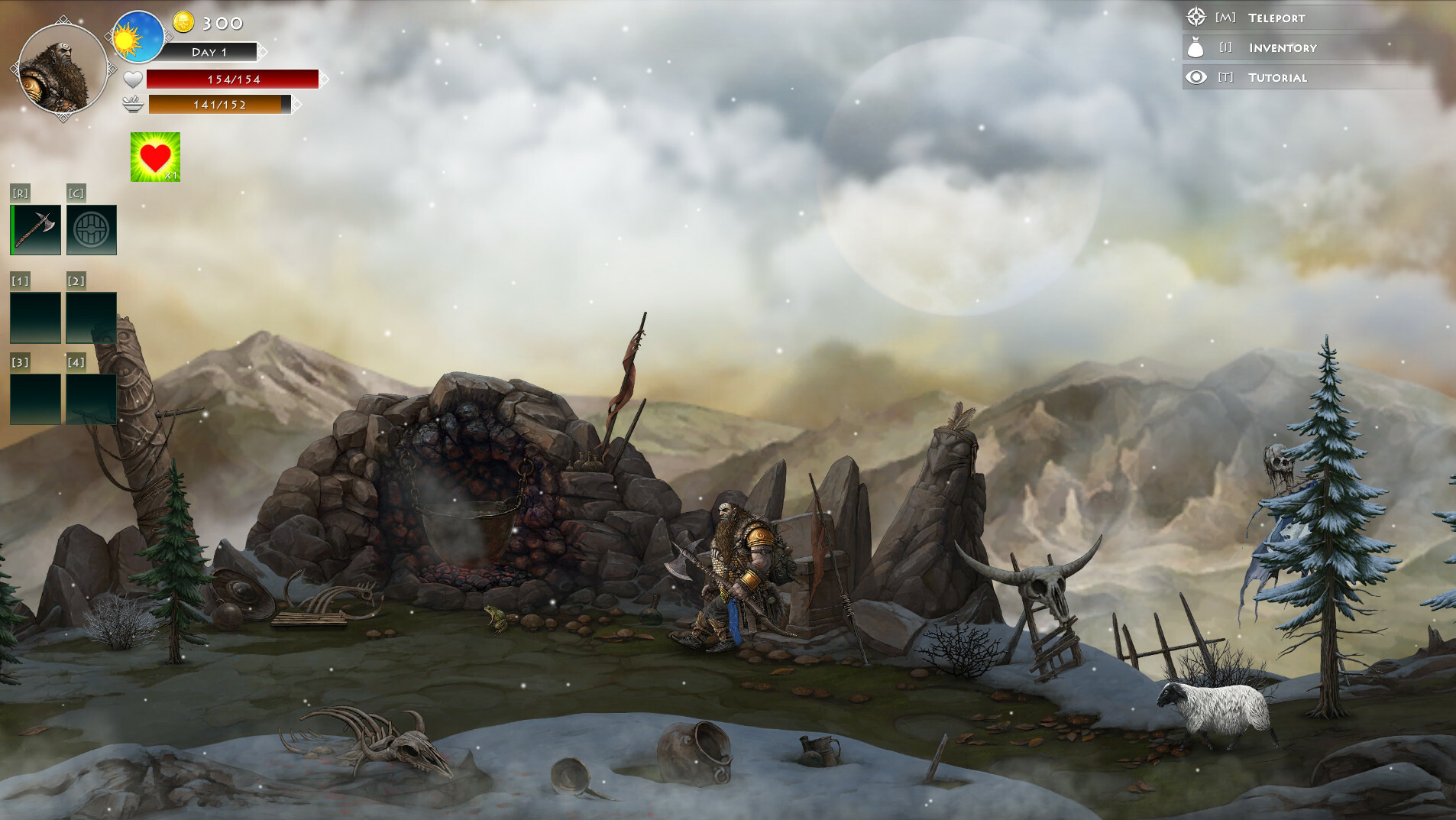Click the food bowl icon beside the hunger bar
The width and height of the screenshot is (1456, 820).
tap(131, 105)
